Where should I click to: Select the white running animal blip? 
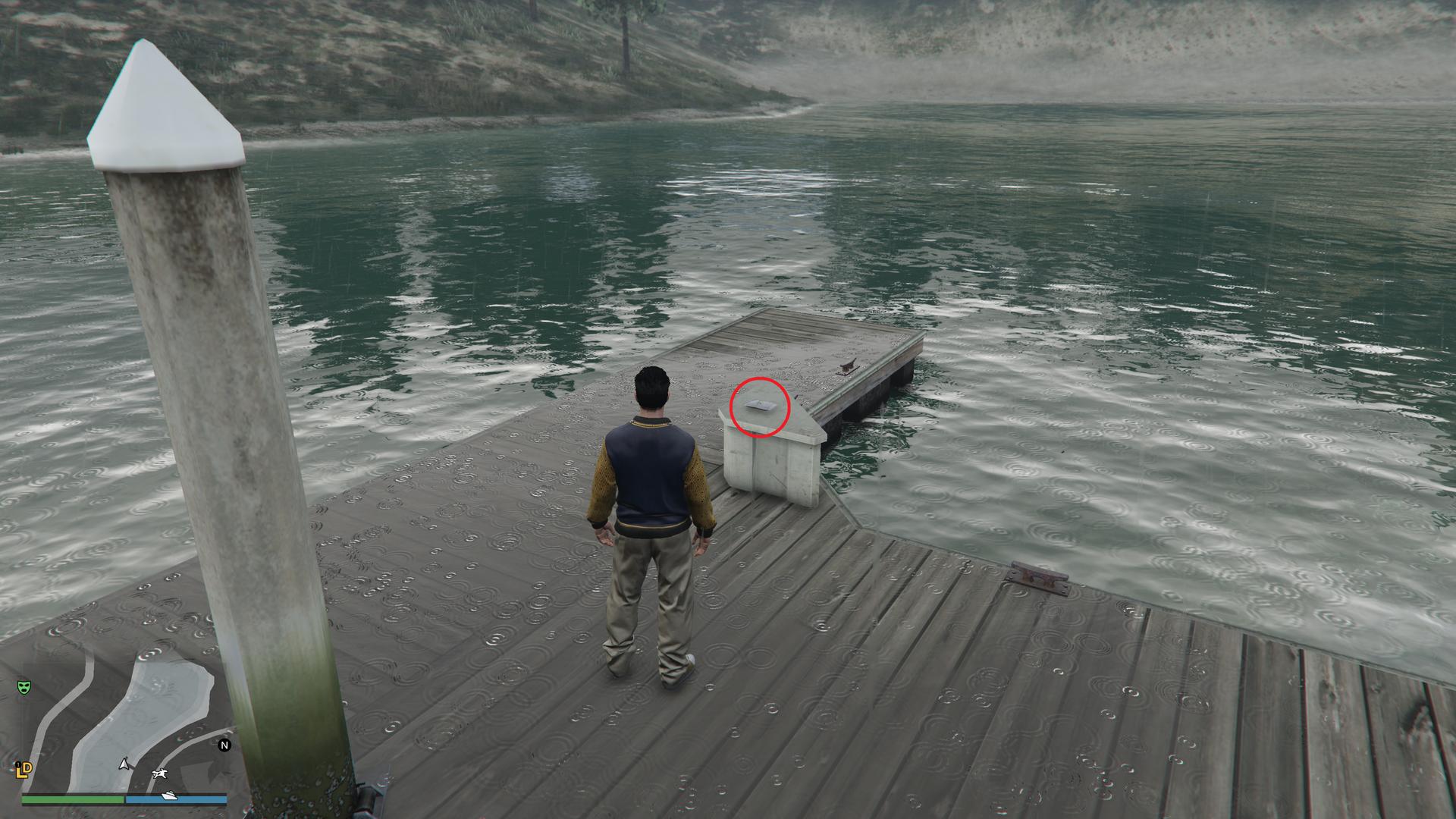tap(160, 773)
